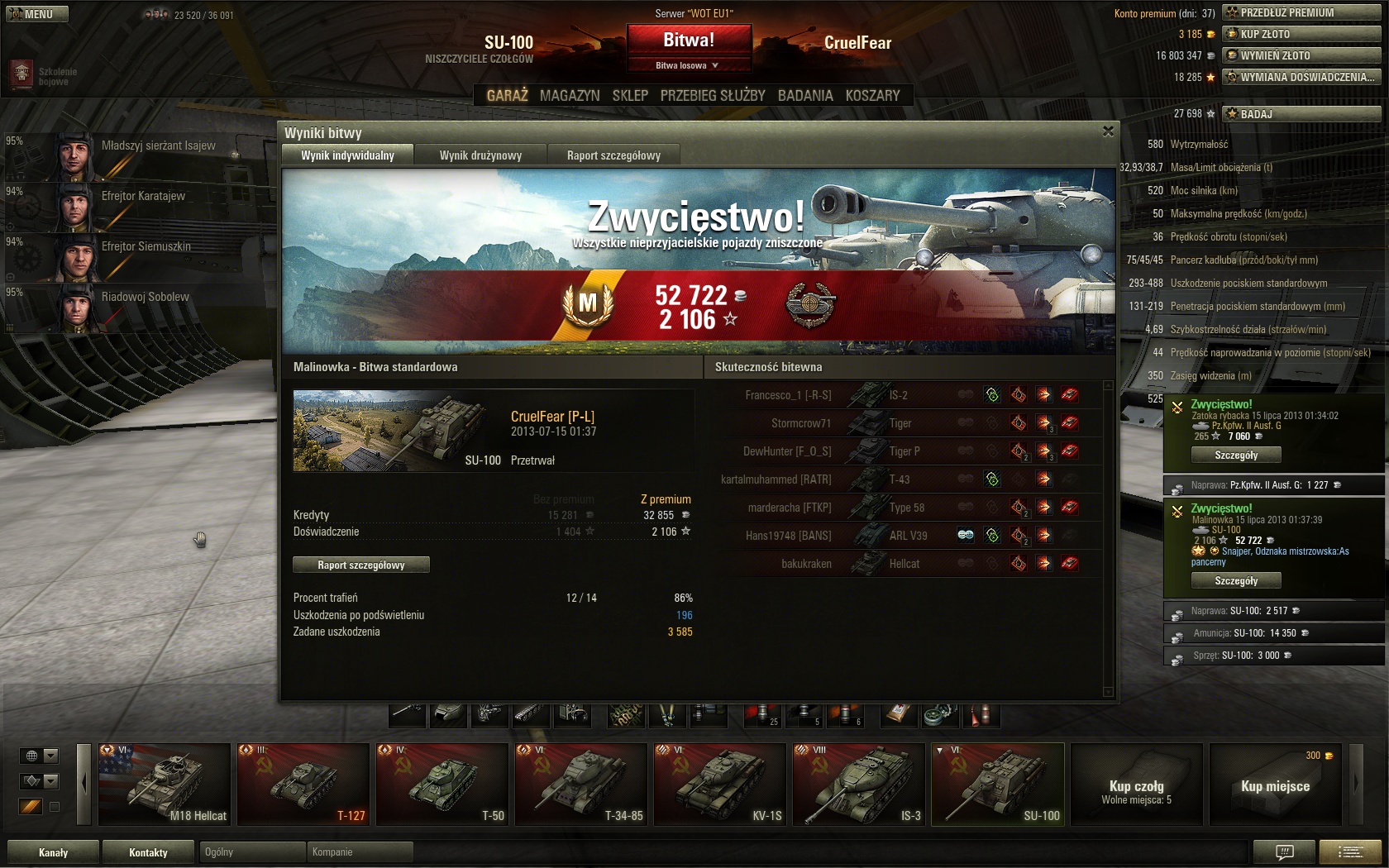Open the Kontakty contacts button
This screenshot has width=1389, height=868.
click(148, 852)
